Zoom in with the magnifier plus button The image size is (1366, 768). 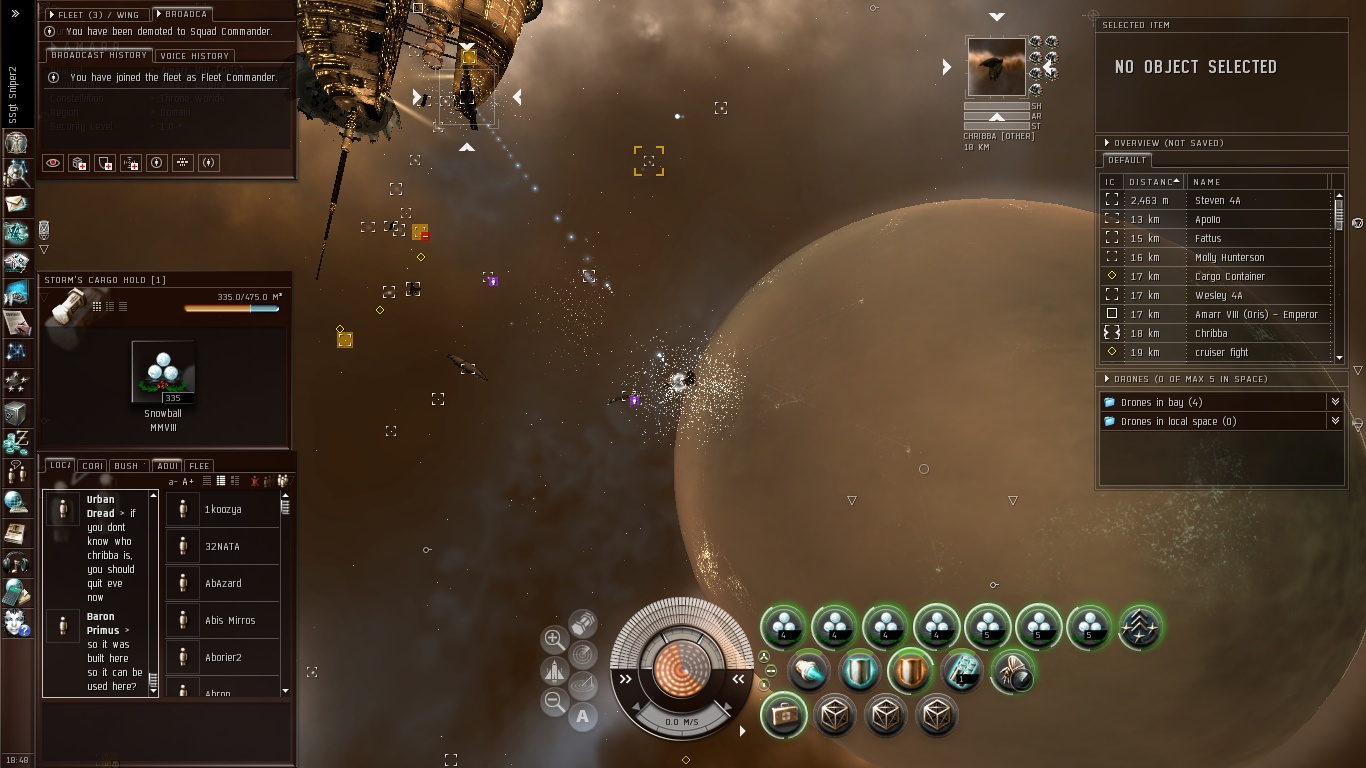[554, 639]
